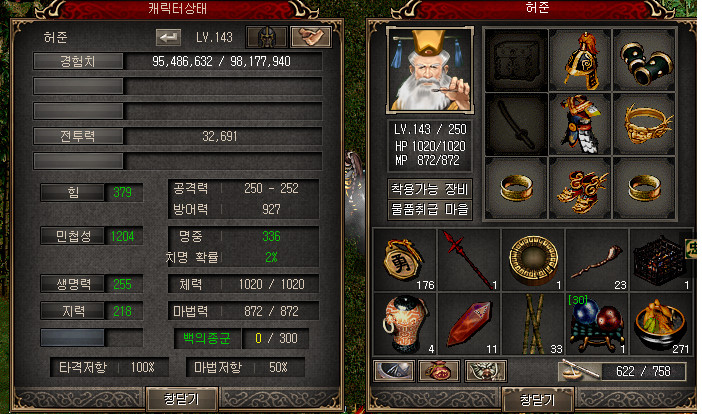Viewport: 702px width, 414px height.
Task: Select the round bronze shield item
Action: (x=531, y=258)
